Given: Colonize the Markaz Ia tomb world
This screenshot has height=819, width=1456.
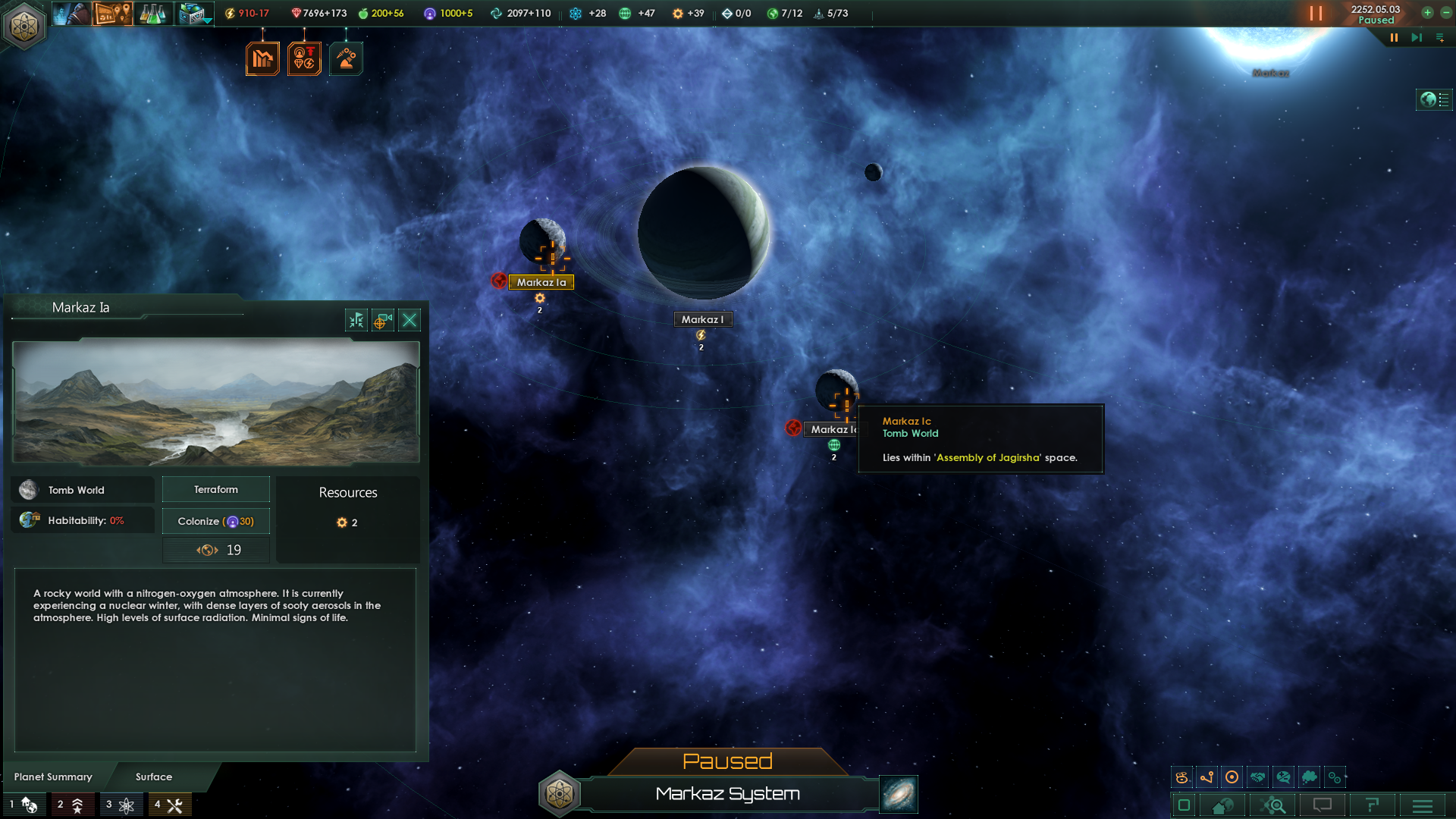Looking at the screenshot, I should click(216, 521).
